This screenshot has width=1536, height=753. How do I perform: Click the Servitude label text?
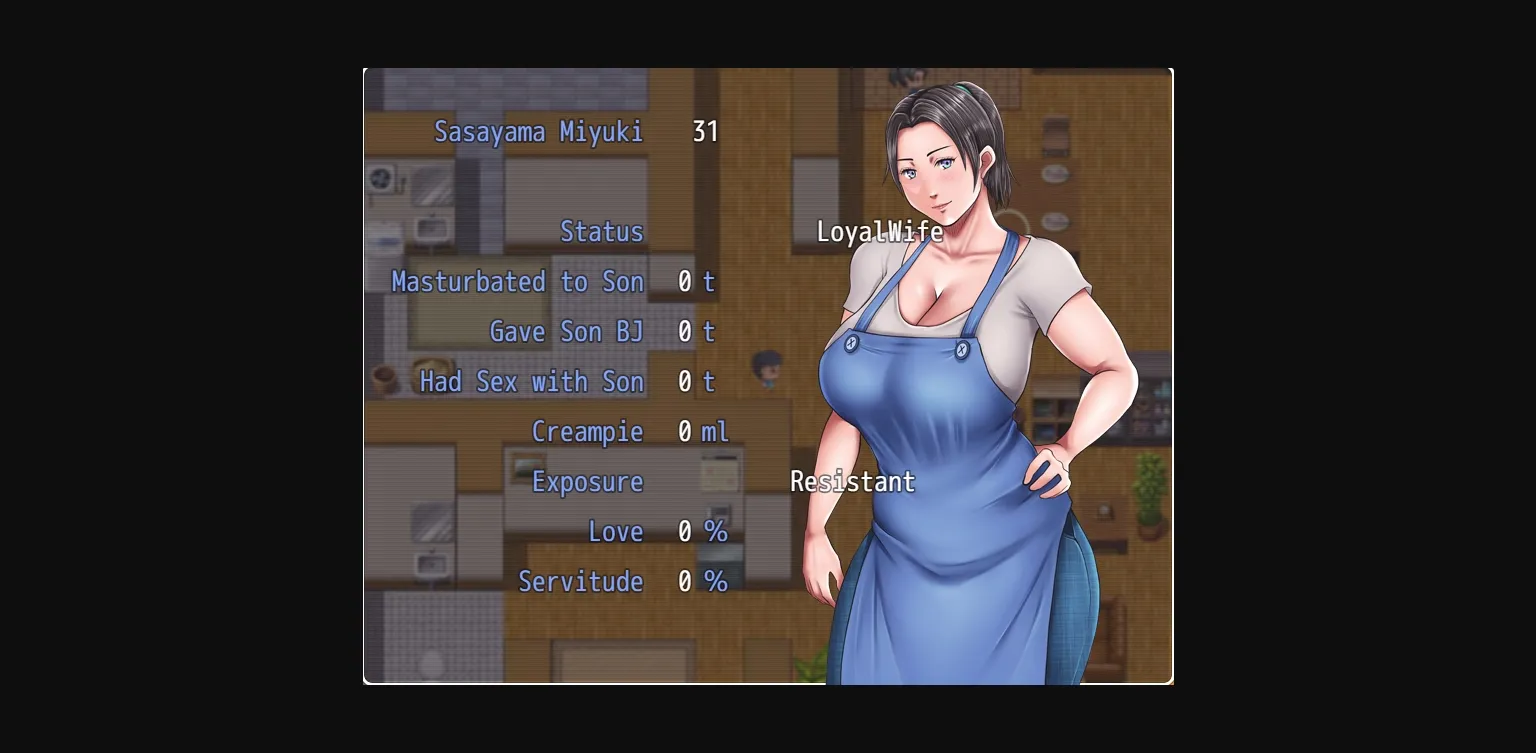click(x=581, y=582)
